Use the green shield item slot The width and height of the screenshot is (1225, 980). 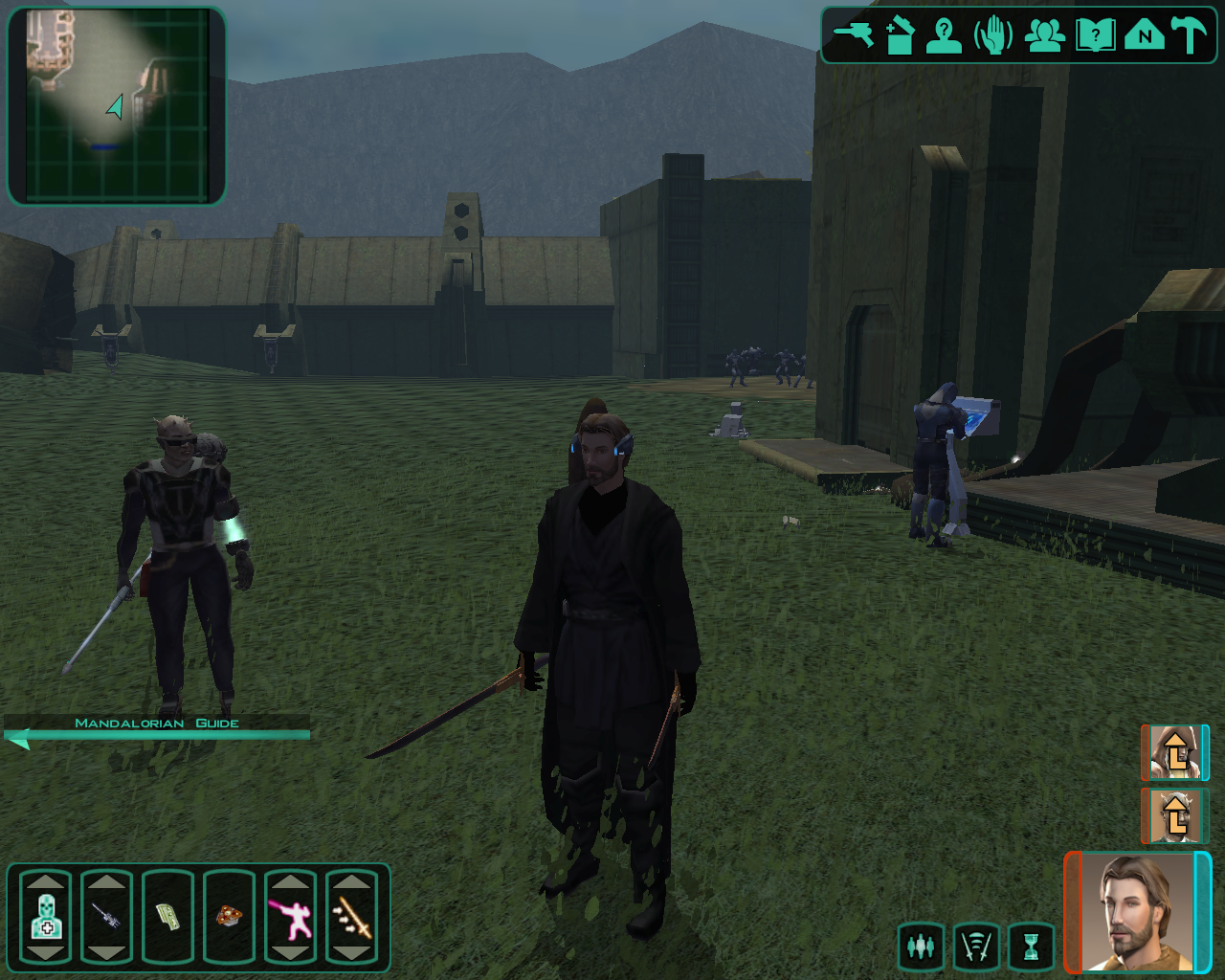pos(168,916)
